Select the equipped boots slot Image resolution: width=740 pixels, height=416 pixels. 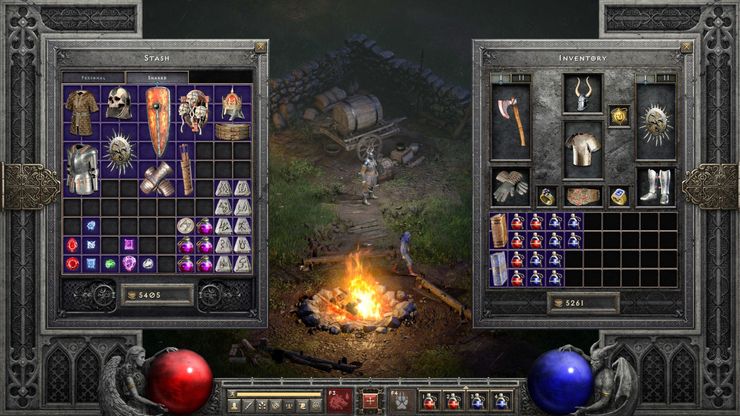point(656,185)
